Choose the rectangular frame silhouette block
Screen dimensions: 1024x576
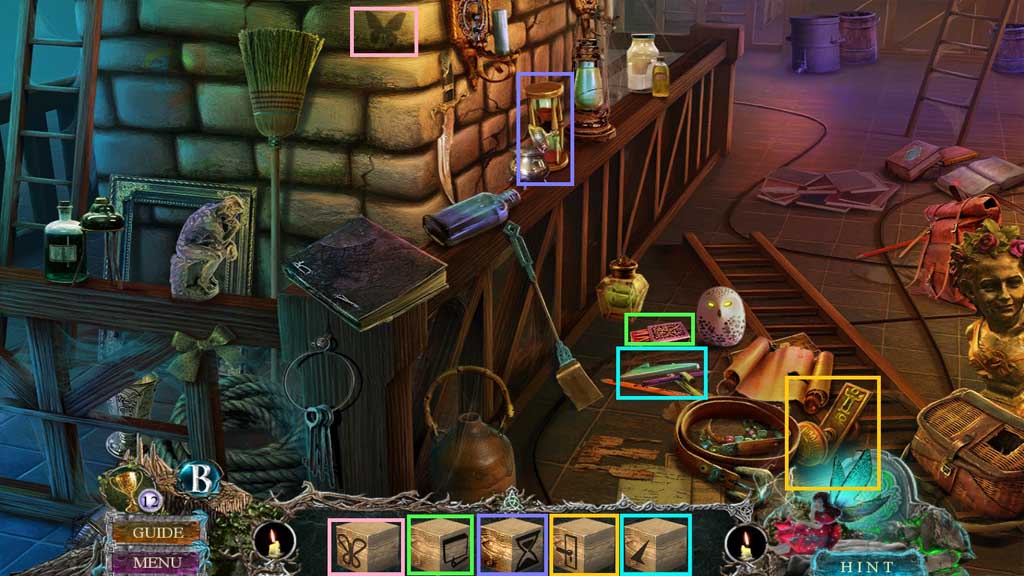point(440,546)
